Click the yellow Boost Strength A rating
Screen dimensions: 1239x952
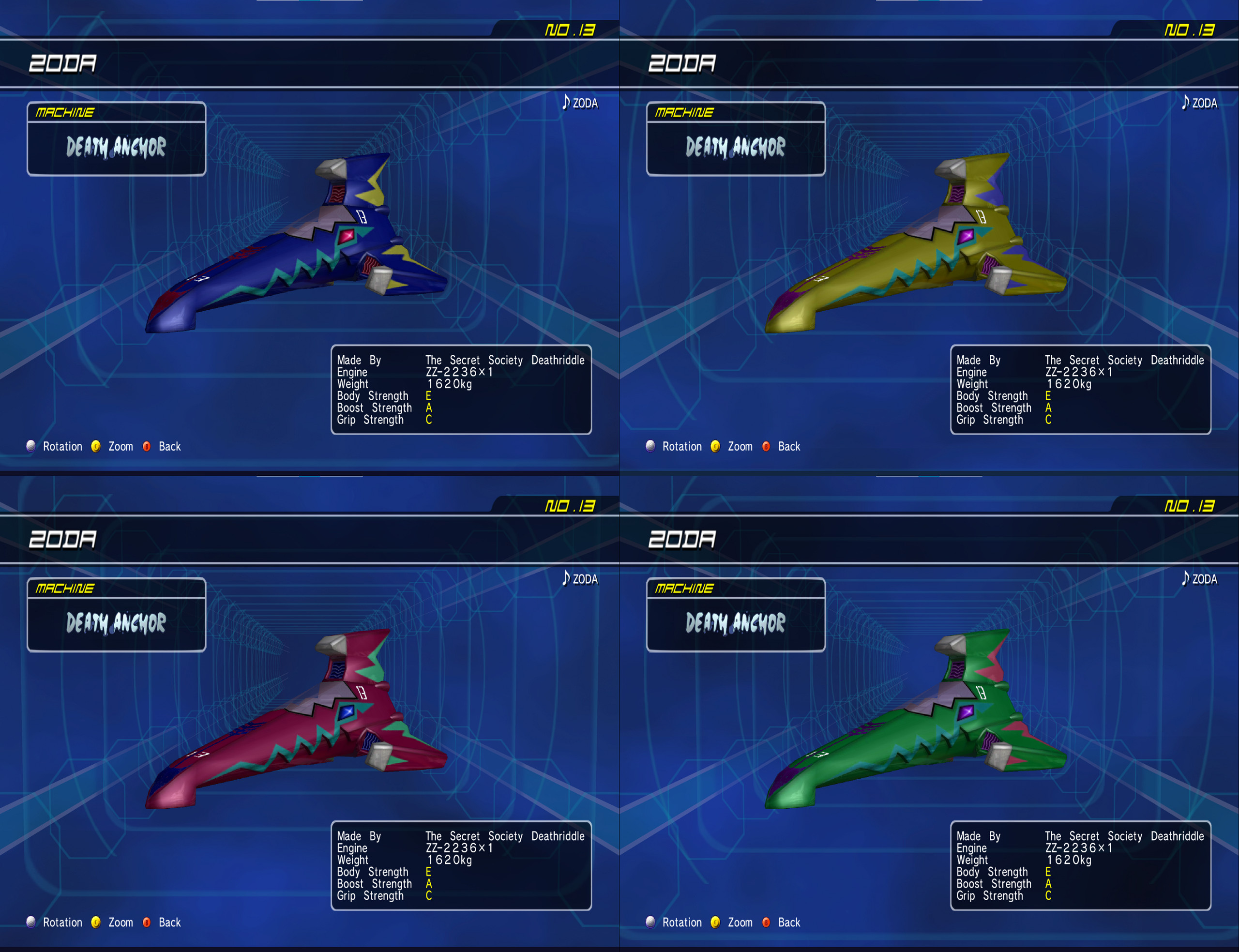[x=428, y=408]
